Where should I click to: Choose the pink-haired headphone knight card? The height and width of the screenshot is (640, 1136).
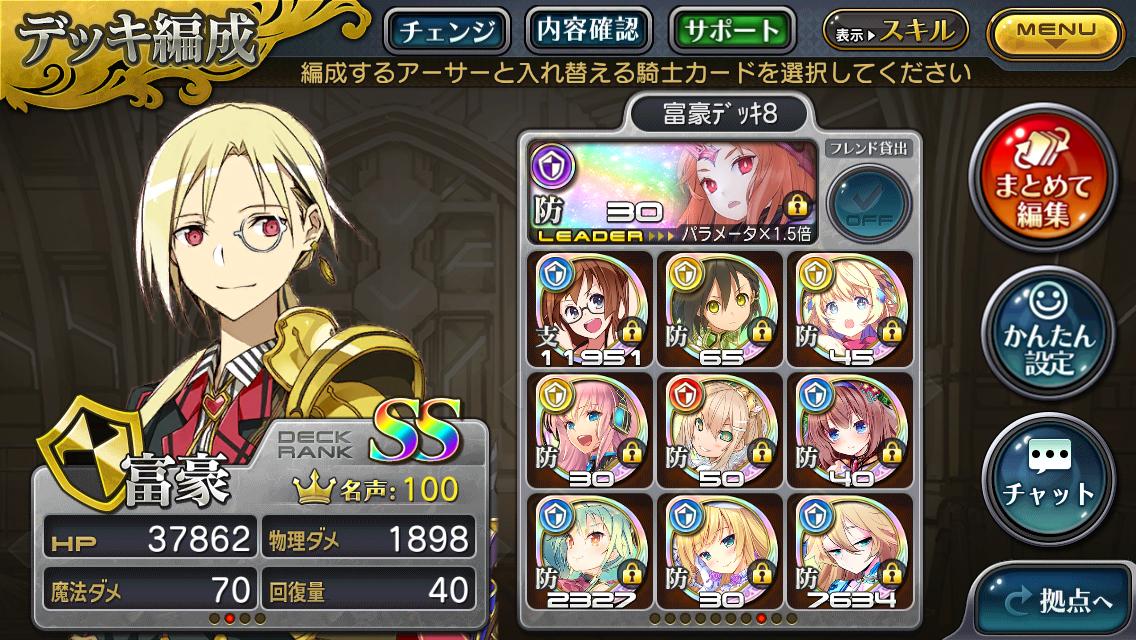click(x=590, y=429)
